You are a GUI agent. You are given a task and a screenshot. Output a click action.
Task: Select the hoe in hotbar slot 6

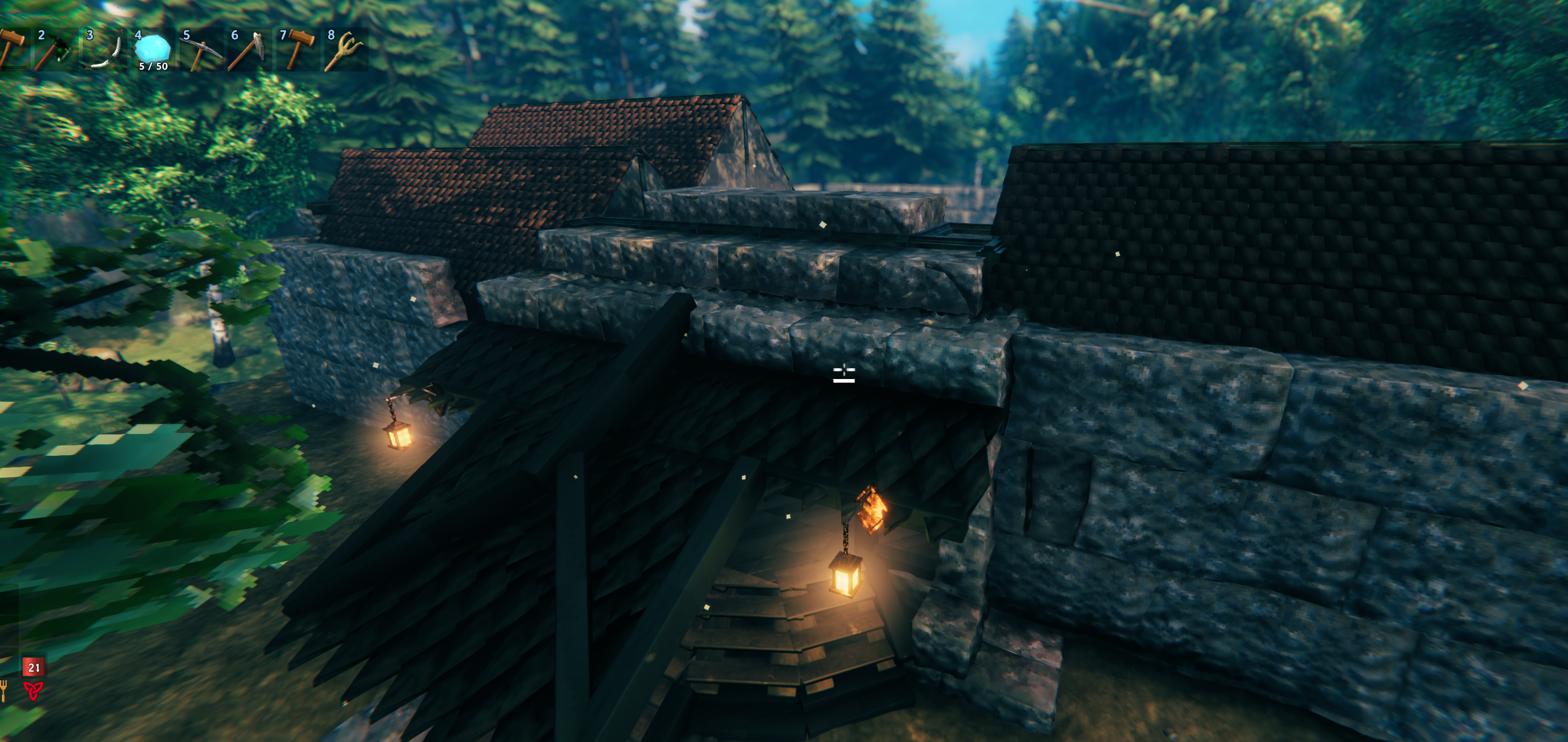248,50
